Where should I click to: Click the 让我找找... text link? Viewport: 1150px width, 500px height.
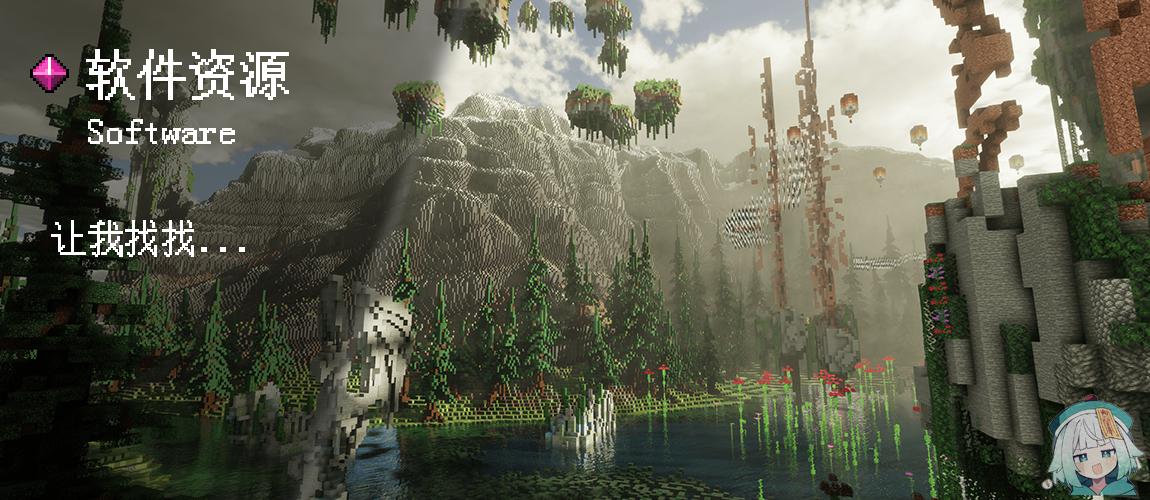point(150,242)
